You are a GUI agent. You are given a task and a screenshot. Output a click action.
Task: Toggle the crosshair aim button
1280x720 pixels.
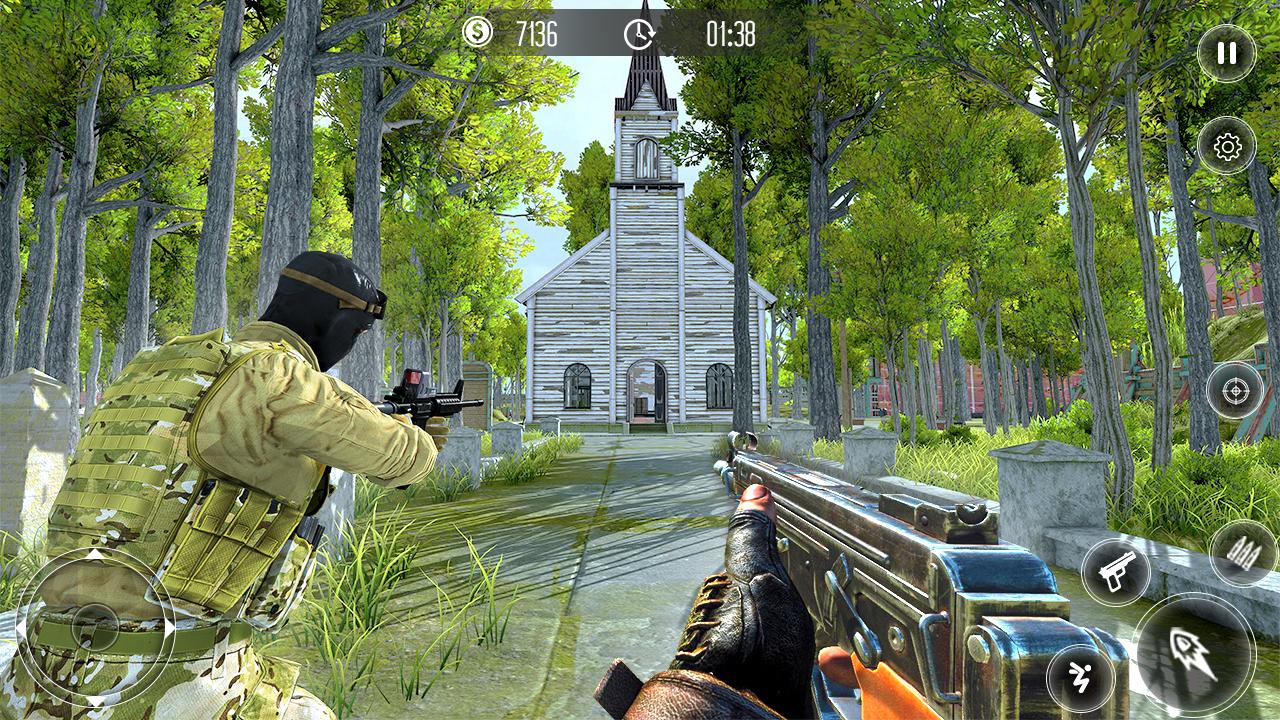click(1235, 390)
